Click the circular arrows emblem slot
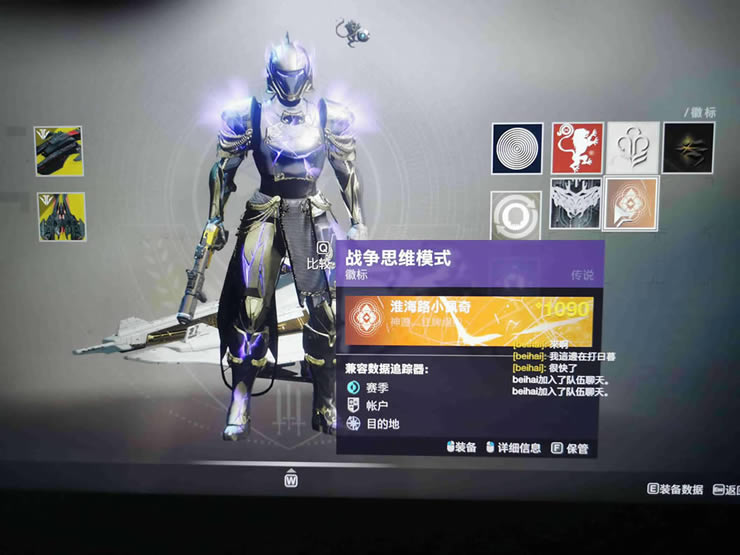 pos(516,214)
